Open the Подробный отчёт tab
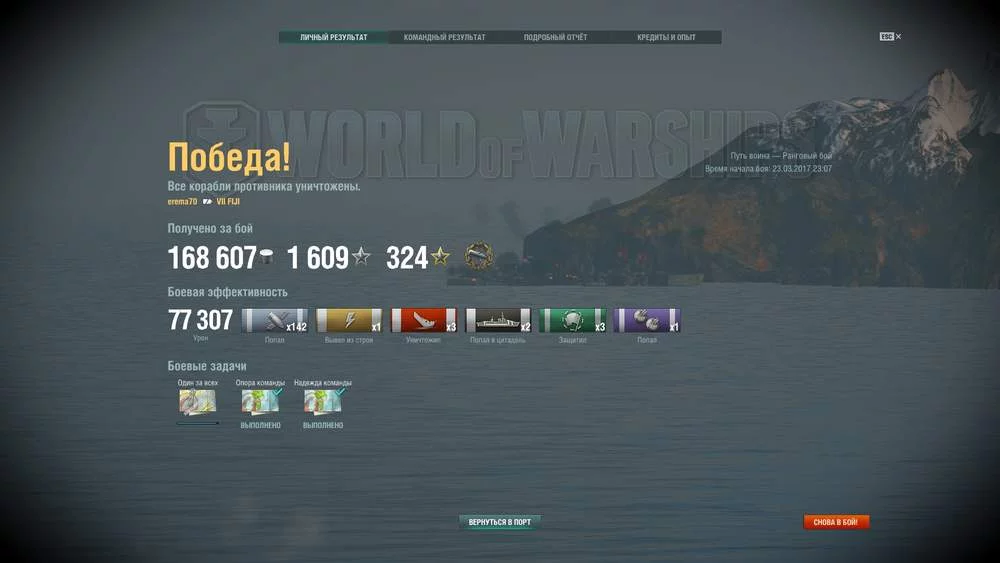1000x563 pixels. (555, 38)
